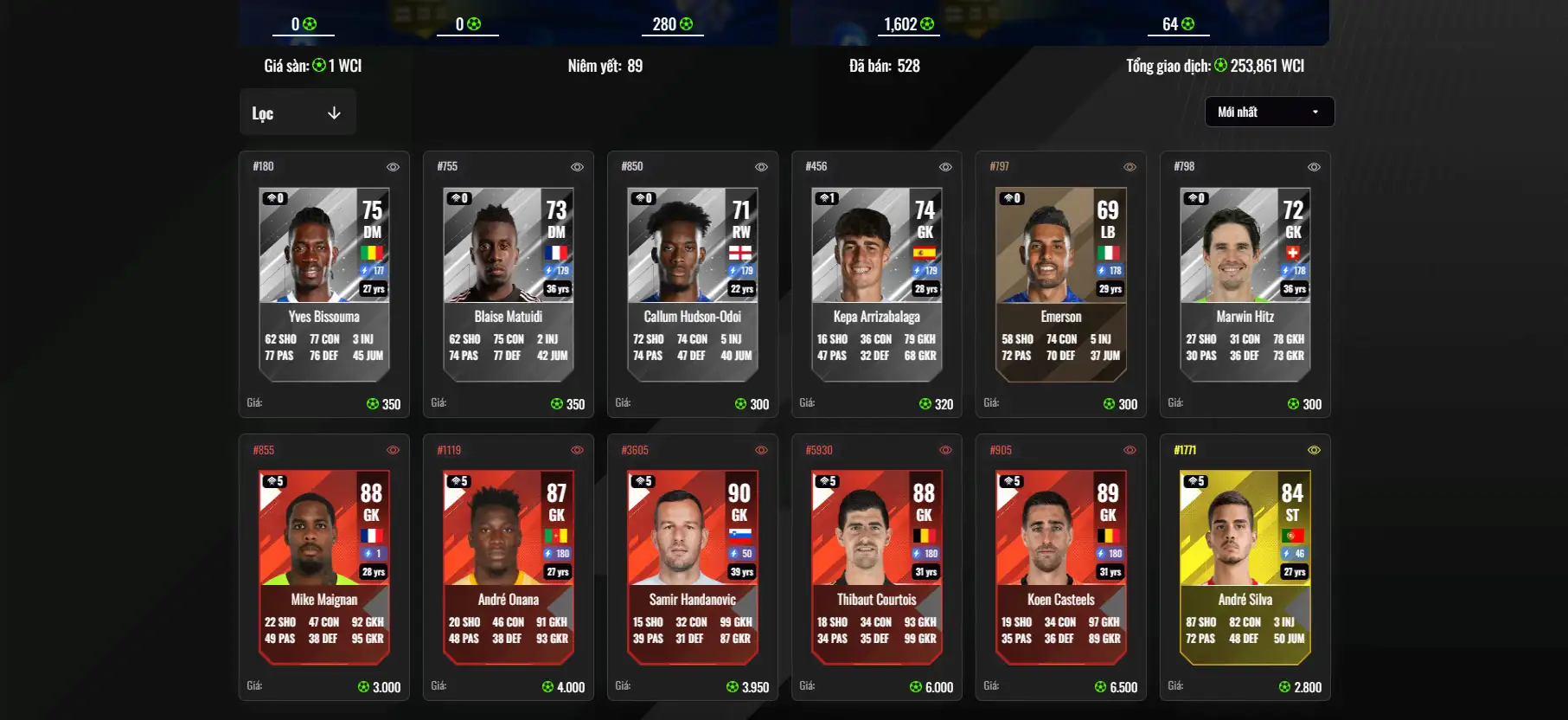Toggle the eye icon on listing #456
The image size is (1568, 720).
tap(945, 167)
